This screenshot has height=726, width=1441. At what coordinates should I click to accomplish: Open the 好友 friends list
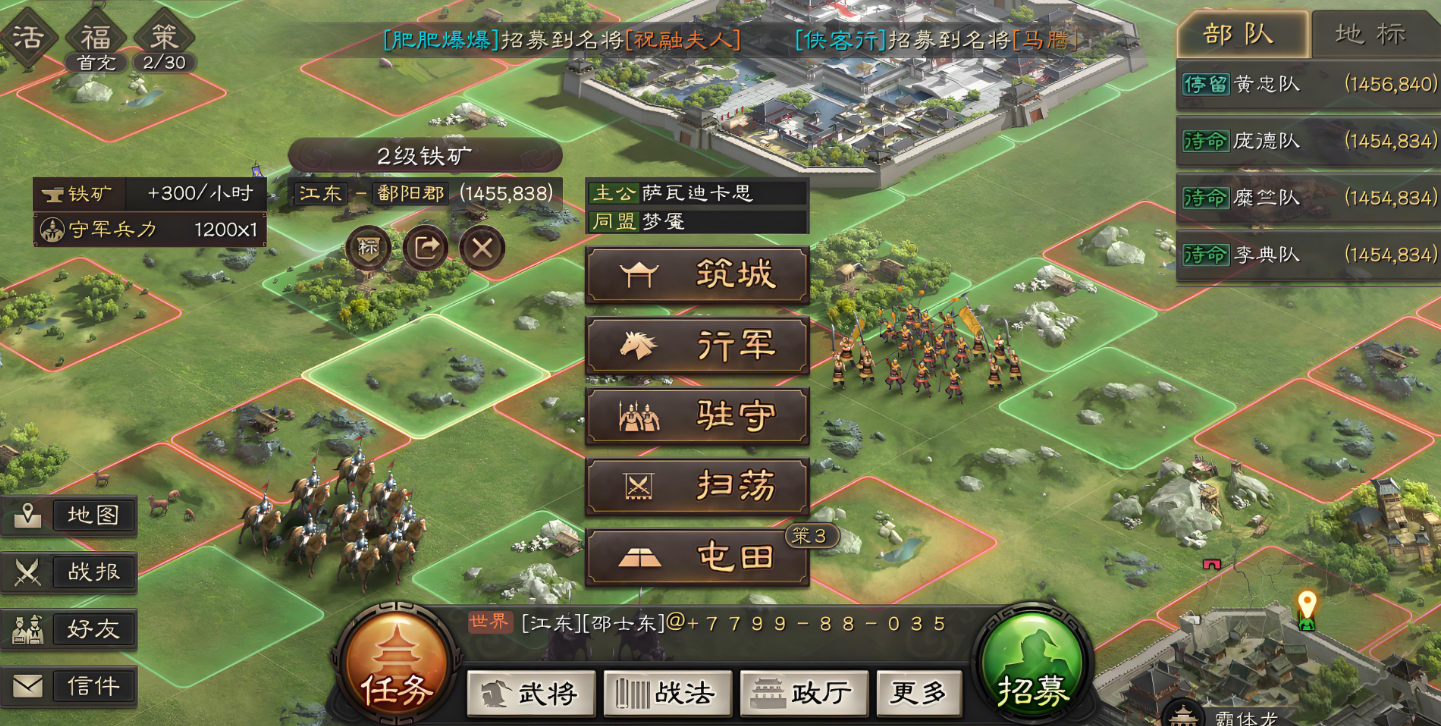pos(70,629)
